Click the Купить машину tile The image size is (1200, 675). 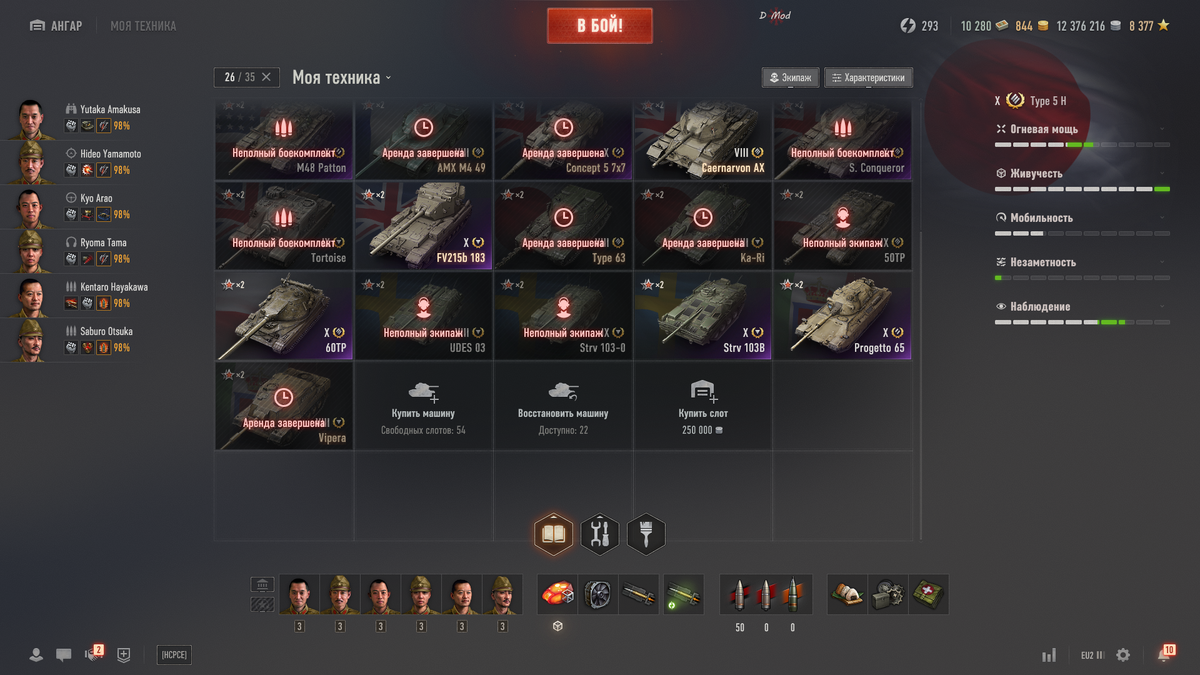point(424,405)
